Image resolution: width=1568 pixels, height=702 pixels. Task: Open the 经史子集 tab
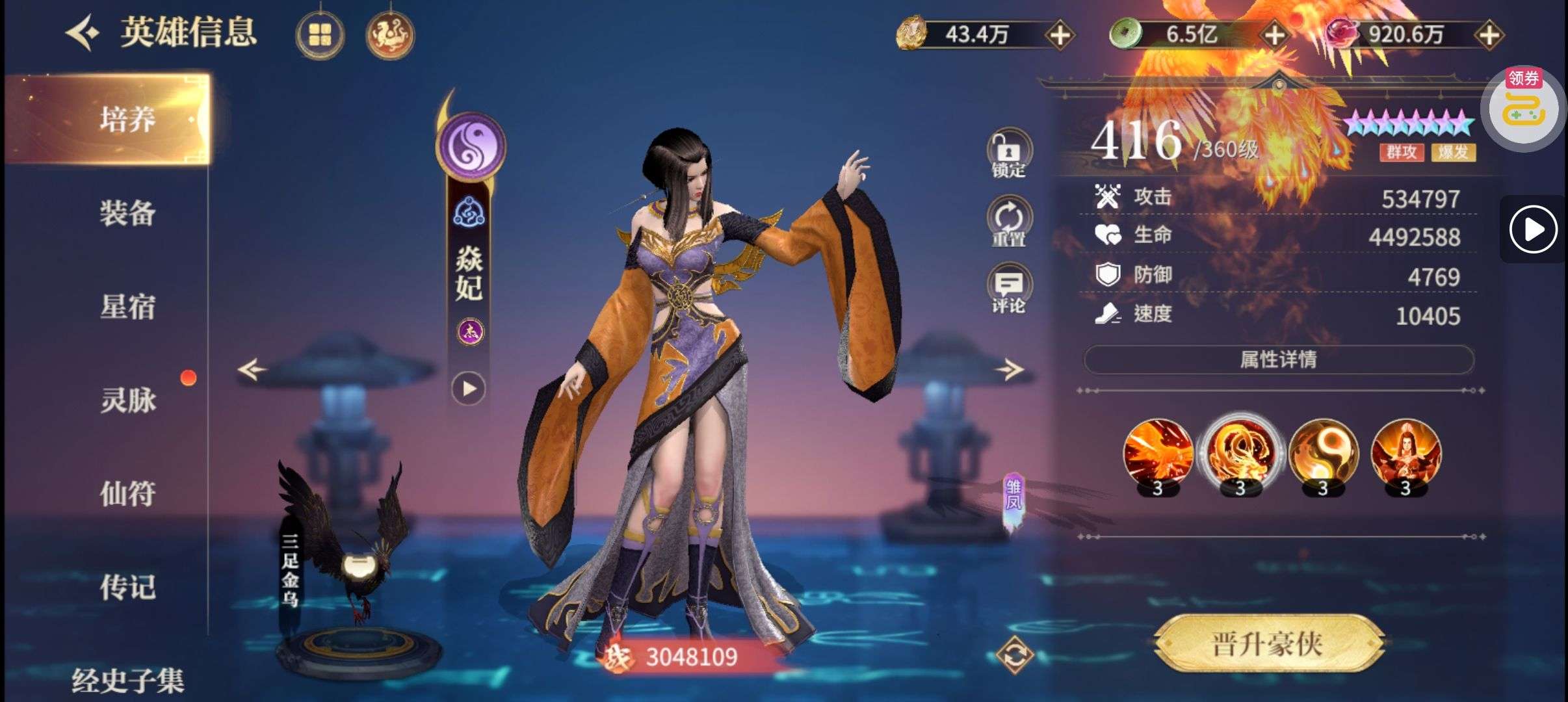coord(127,680)
